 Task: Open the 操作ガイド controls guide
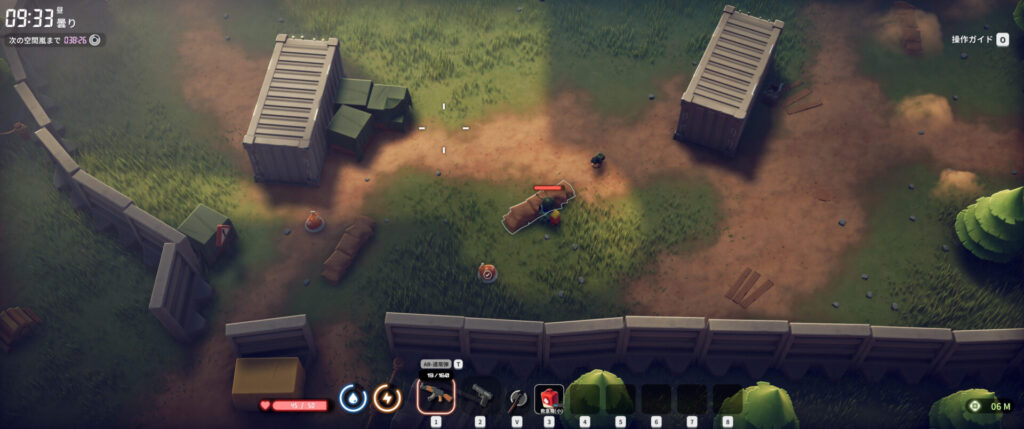point(979,40)
